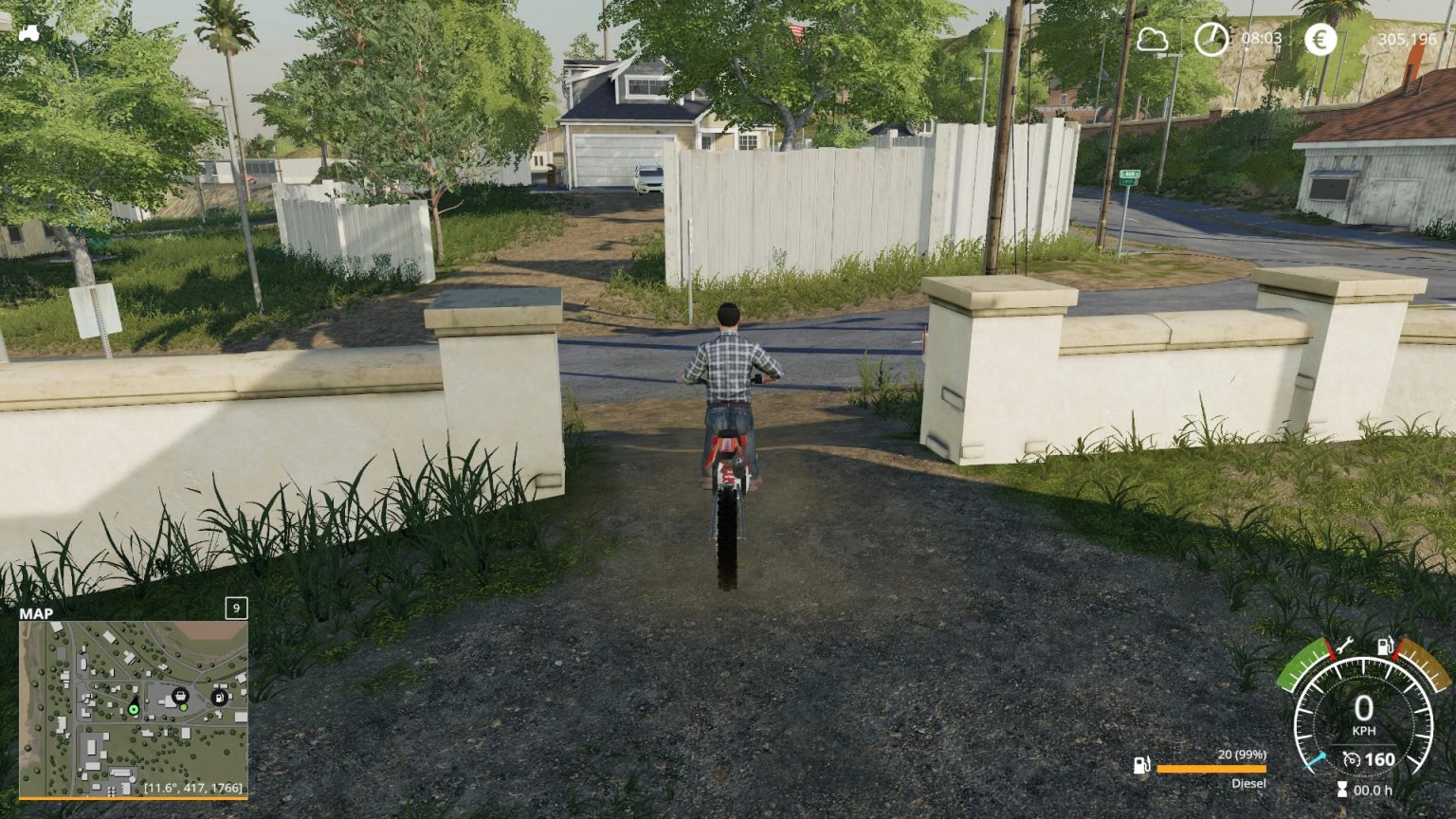Select the cruise control icon beside 160
The image size is (1456, 819).
coord(1352,759)
